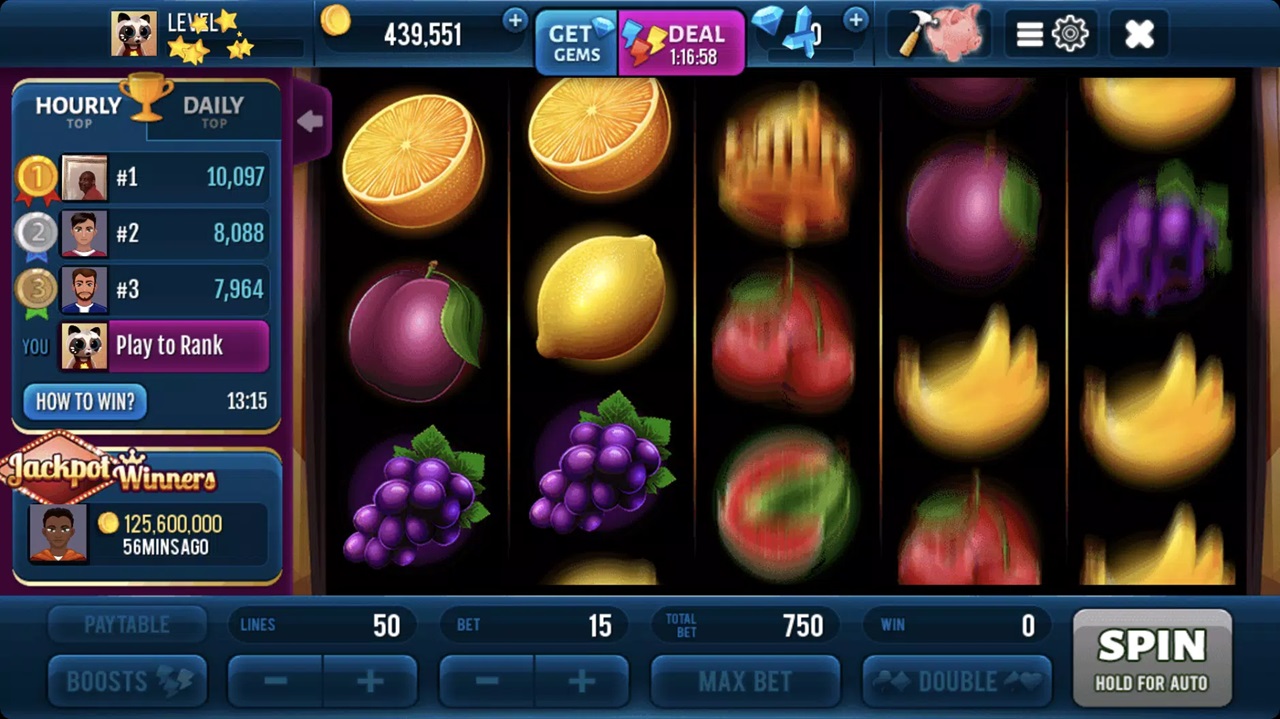Increase the number of lines
The image size is (1280, 719).
pyautogui.click(x=370, y=682)
